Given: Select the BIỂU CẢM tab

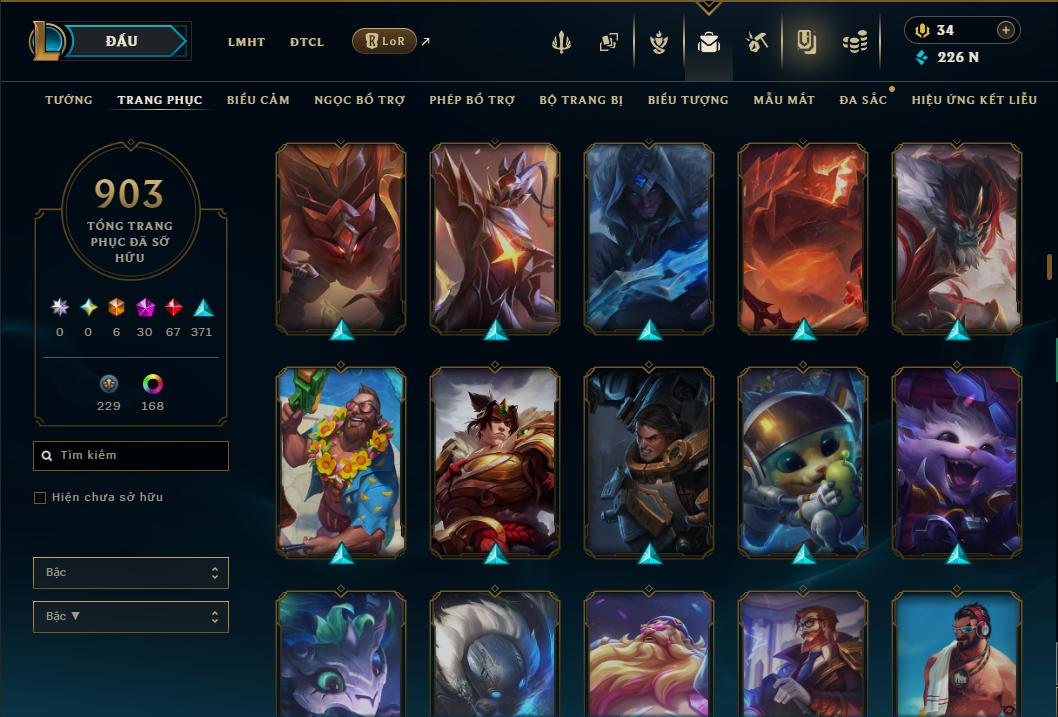Looking at the screenshot, I should (x=258, y=100).
